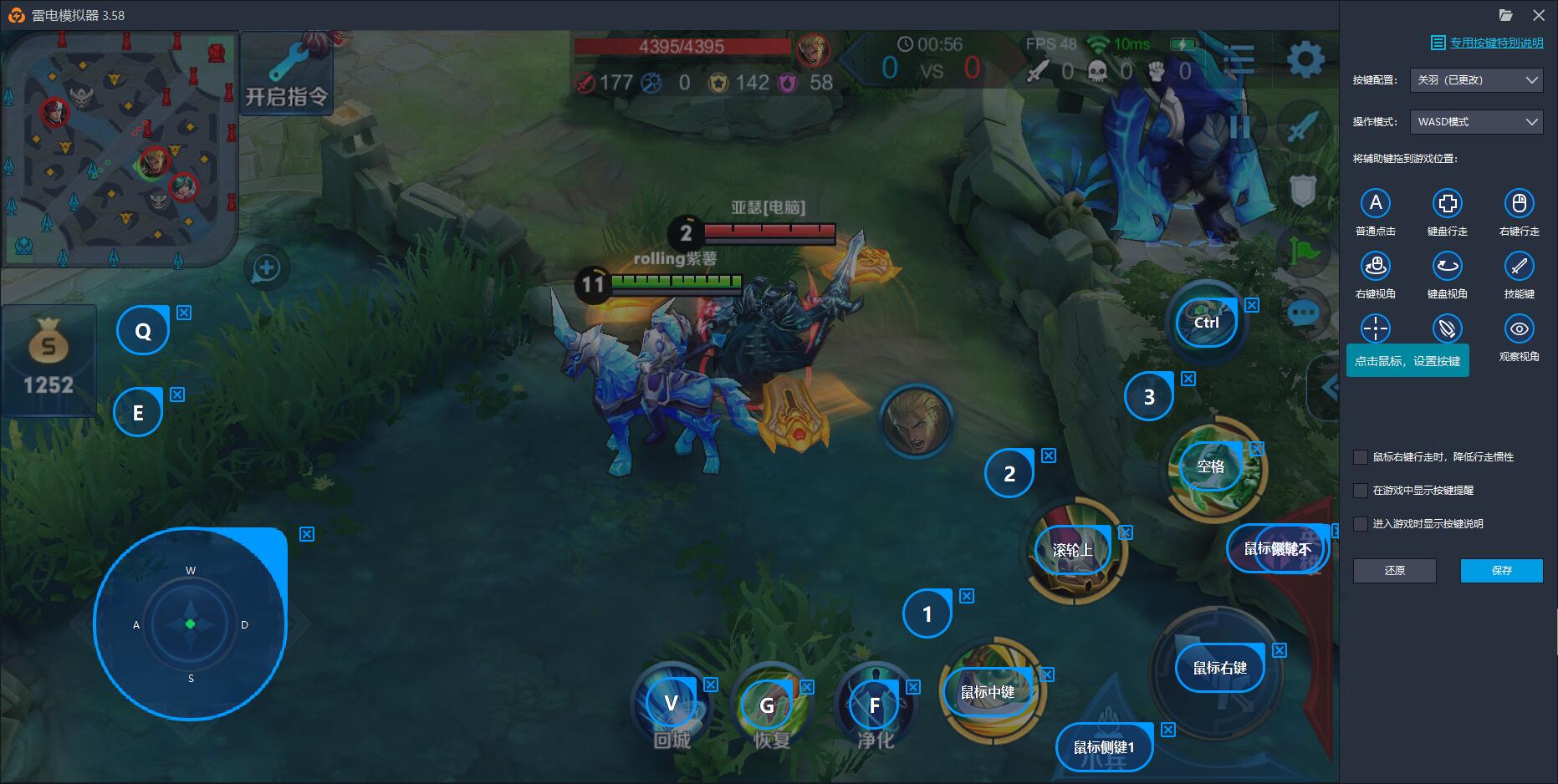Enable 在游戏中显示按键提醒 checkbox
1558x784 pixels.
click(x=1361, y=491)
